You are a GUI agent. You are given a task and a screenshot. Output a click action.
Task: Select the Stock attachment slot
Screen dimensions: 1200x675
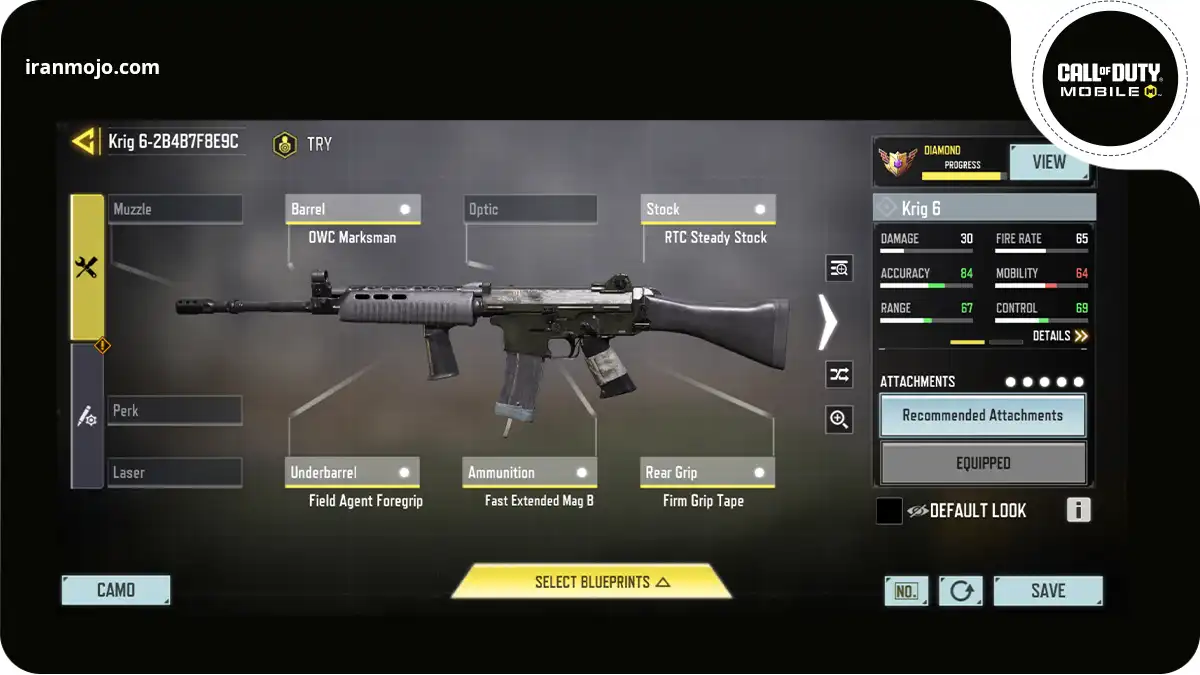click(708, 209)
